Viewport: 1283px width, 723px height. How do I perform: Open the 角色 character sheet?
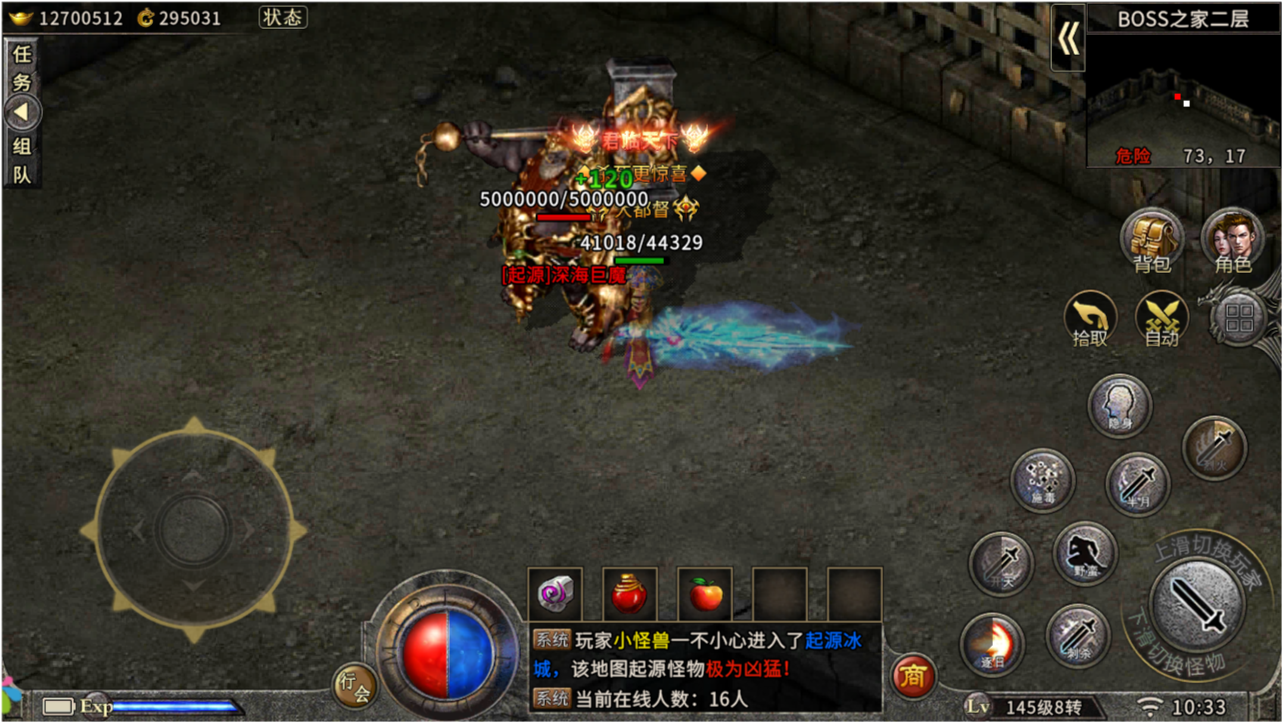tap(1232, 240)
